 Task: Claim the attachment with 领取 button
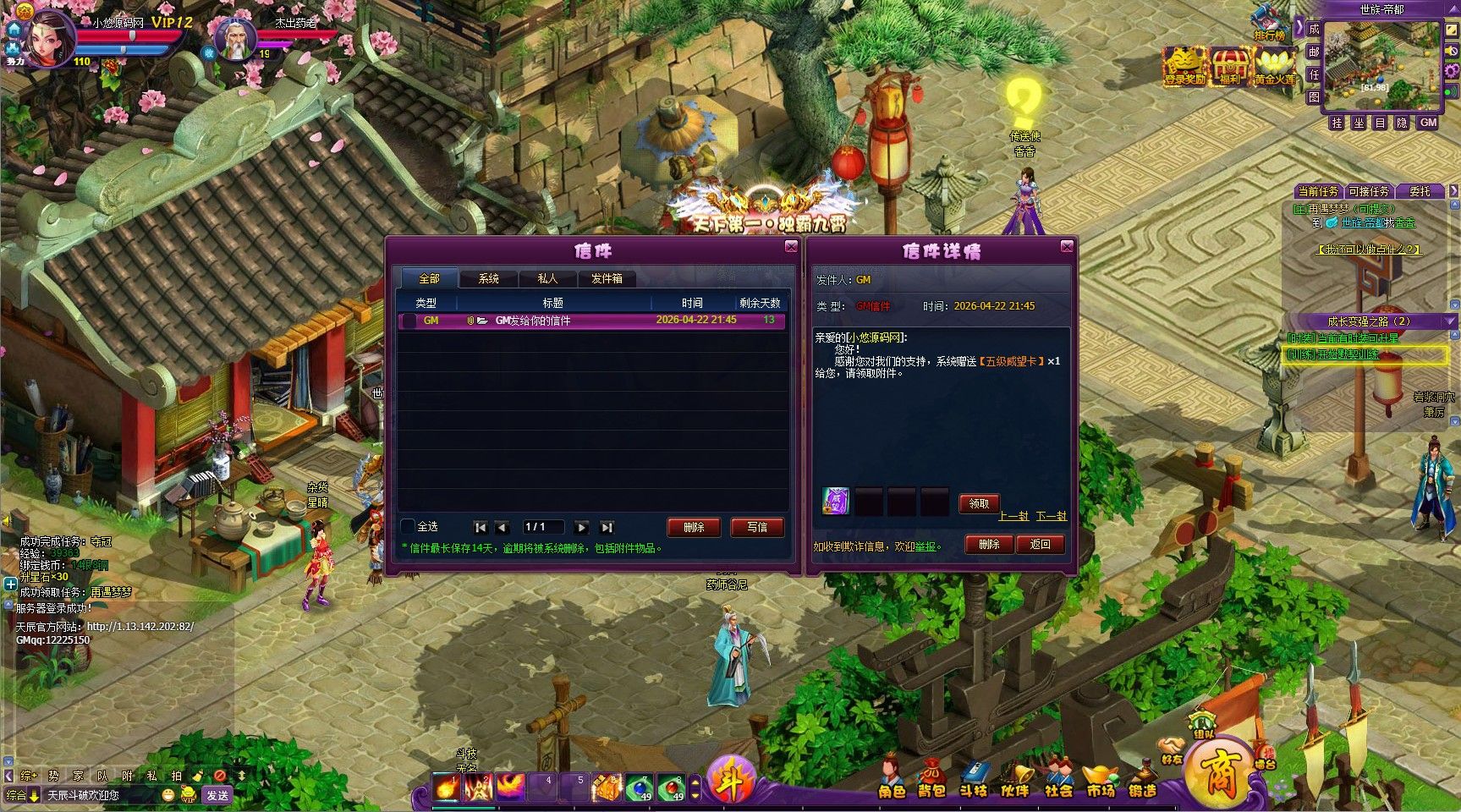tap(979, 503)
